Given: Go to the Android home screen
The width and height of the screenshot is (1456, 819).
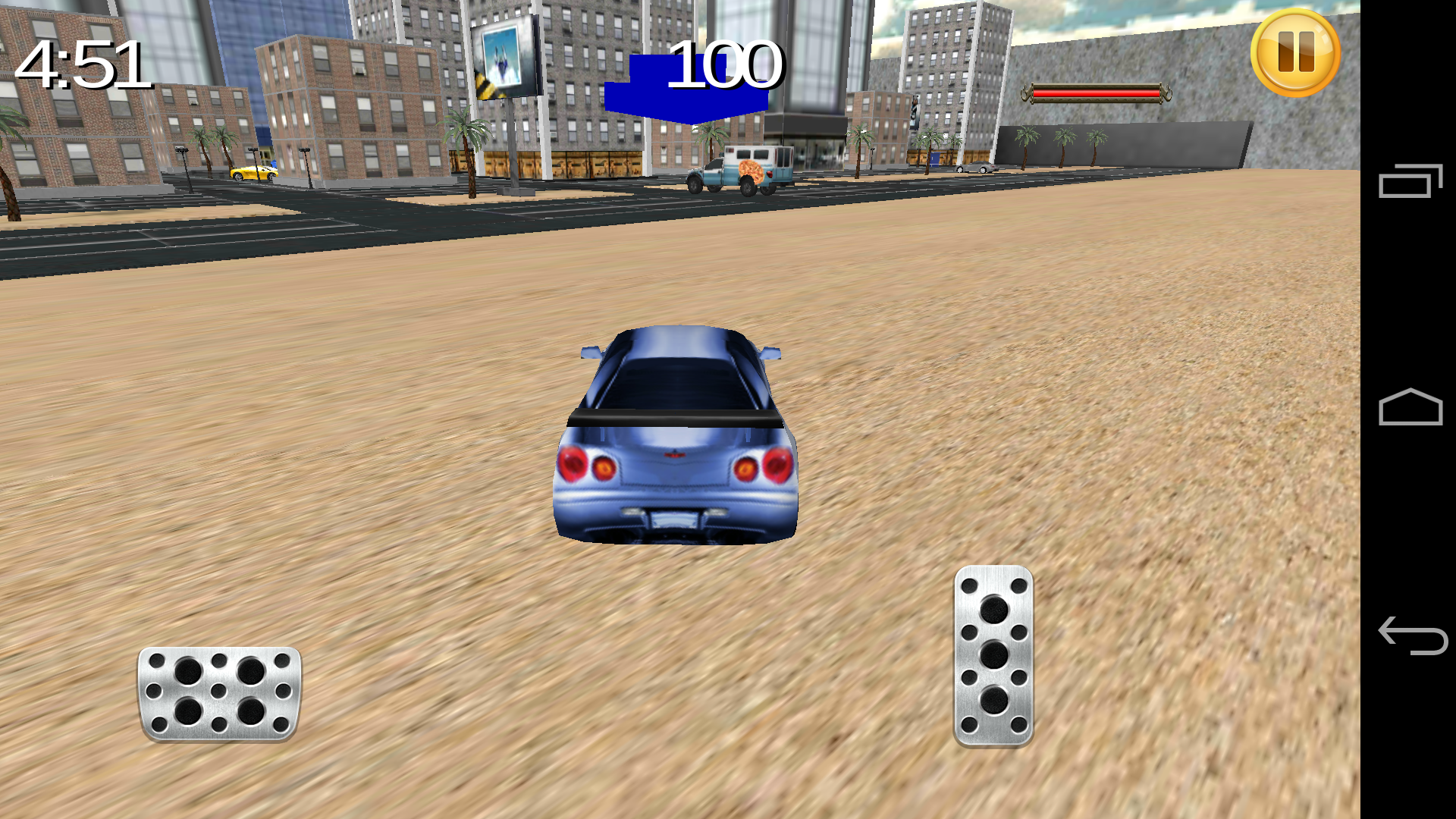Looking at the screenshot, I should coord(1410,408).
